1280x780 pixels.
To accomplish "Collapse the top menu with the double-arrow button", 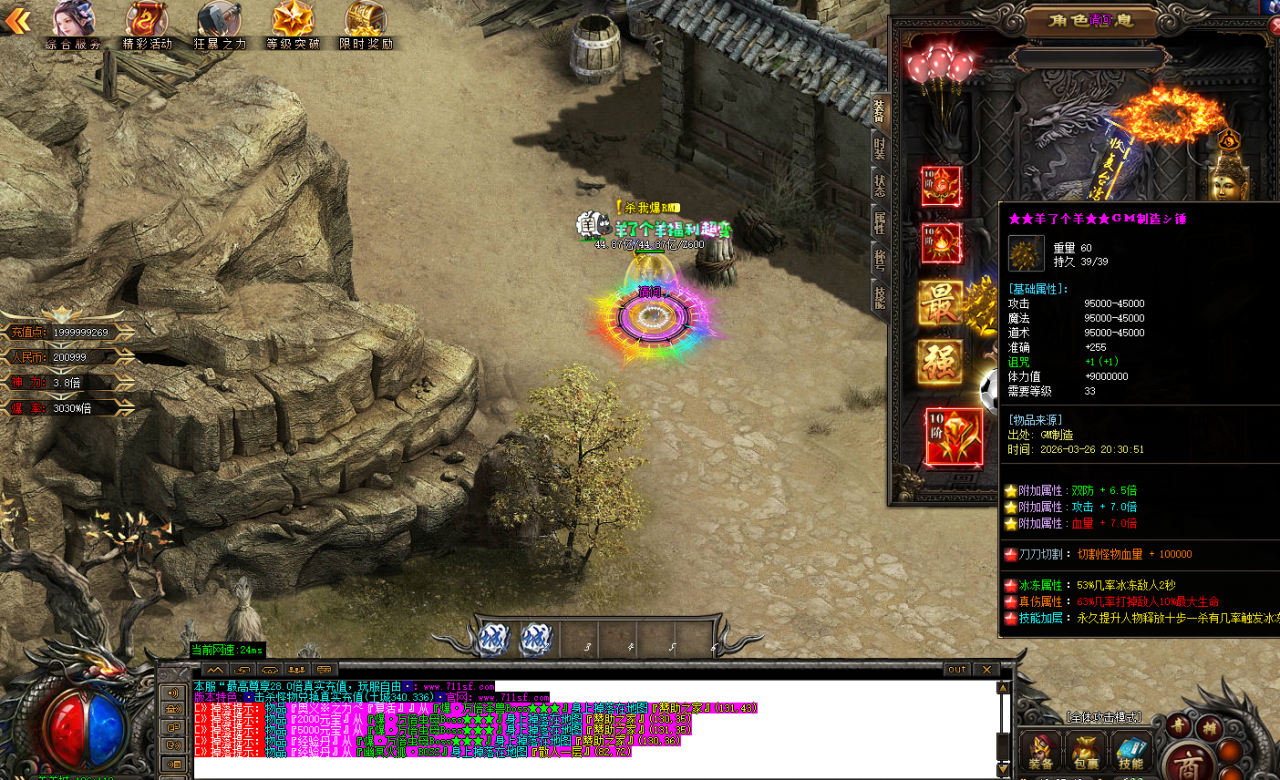I will point(17,20).
